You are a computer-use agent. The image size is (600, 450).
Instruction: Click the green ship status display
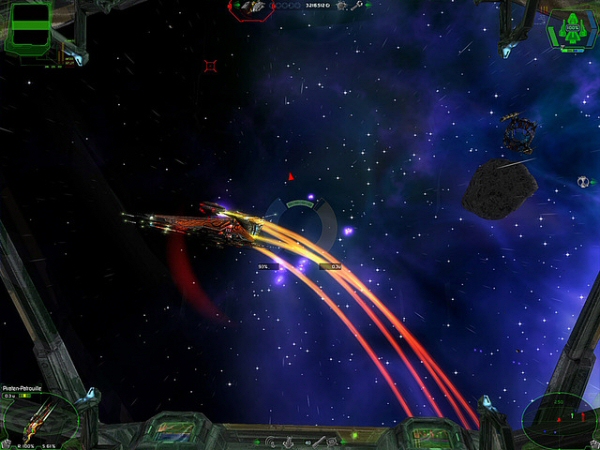(x=572, y=29)
